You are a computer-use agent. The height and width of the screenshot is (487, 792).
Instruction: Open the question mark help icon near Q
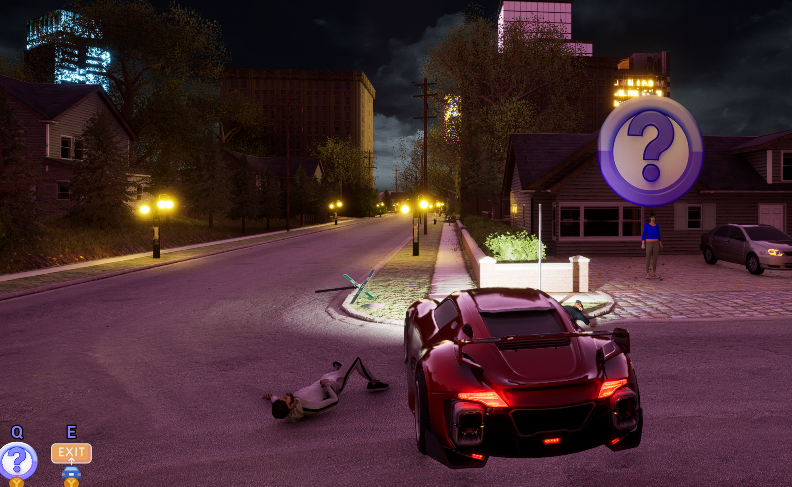pos(17,461)
